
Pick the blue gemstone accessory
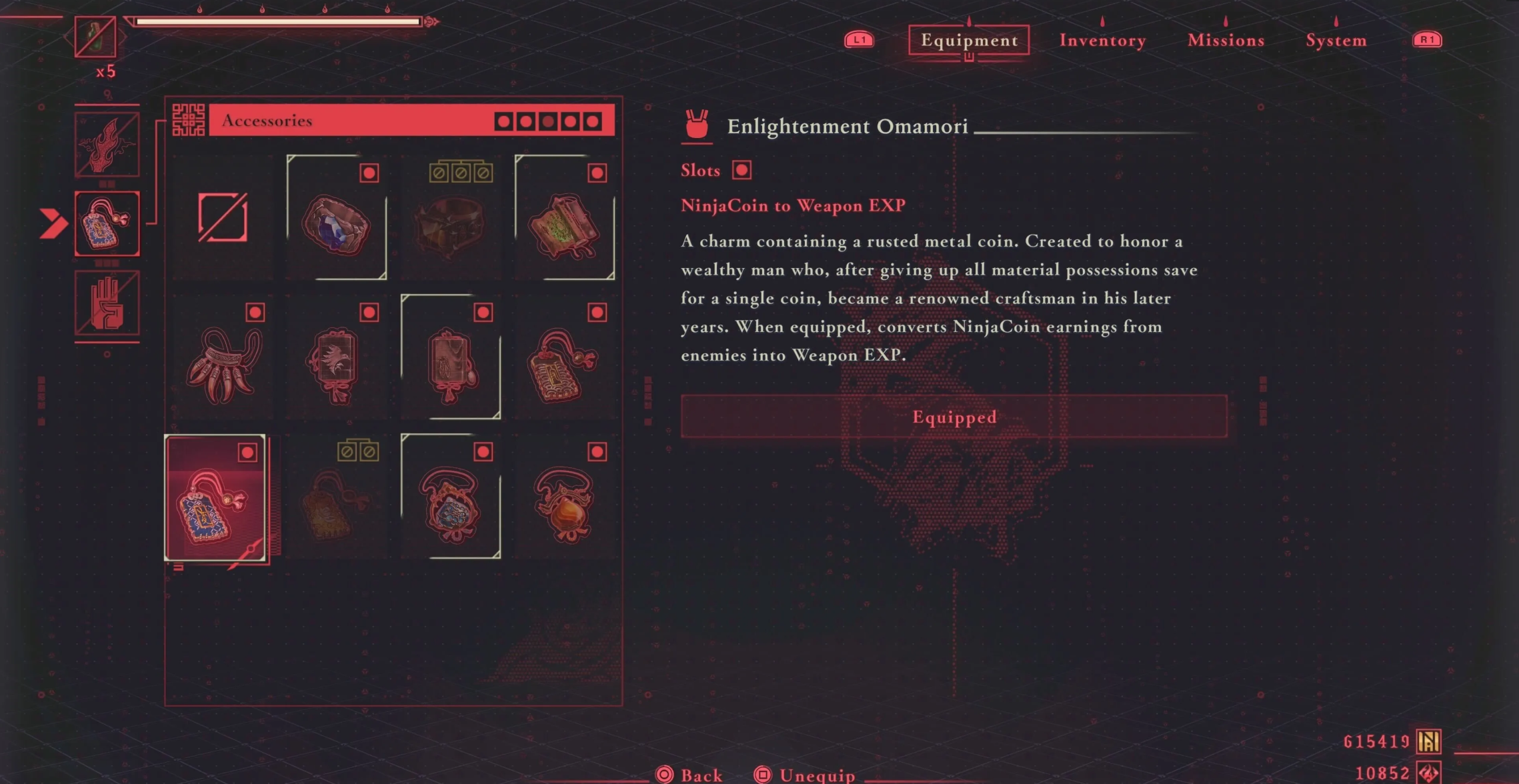pos(337,223)
